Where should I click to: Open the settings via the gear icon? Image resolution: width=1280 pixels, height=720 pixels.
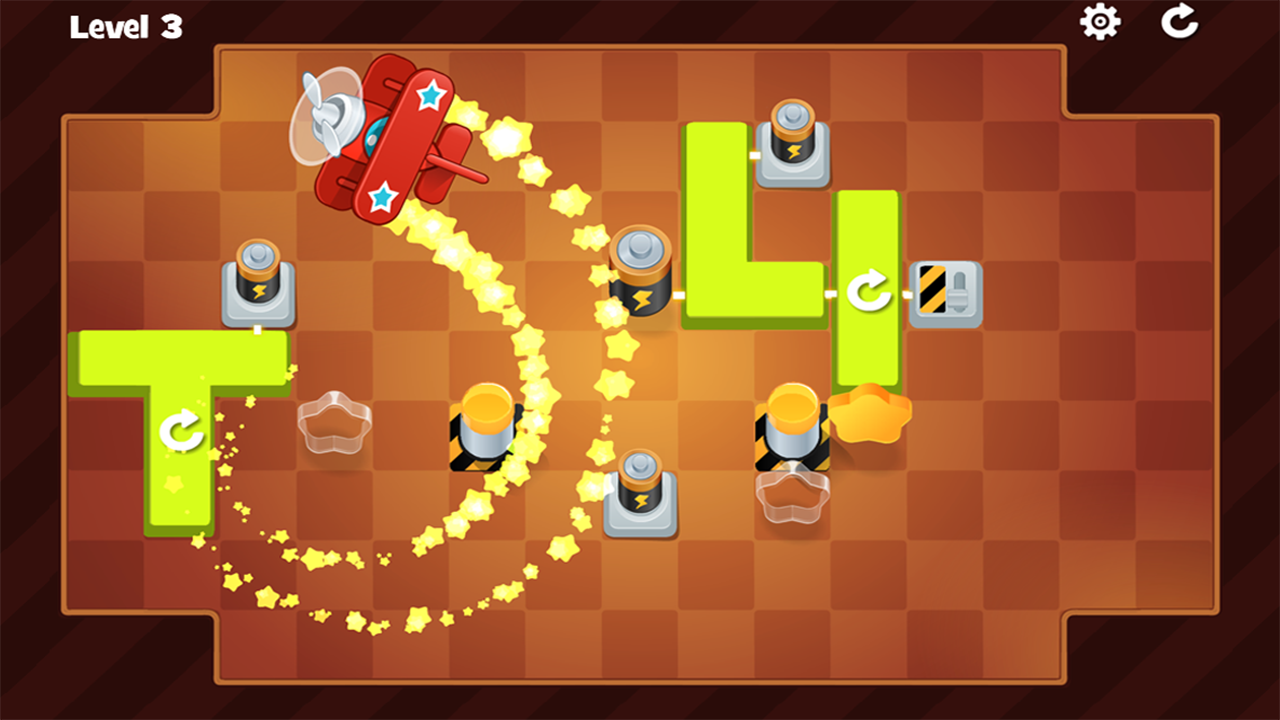(1101, 23)
